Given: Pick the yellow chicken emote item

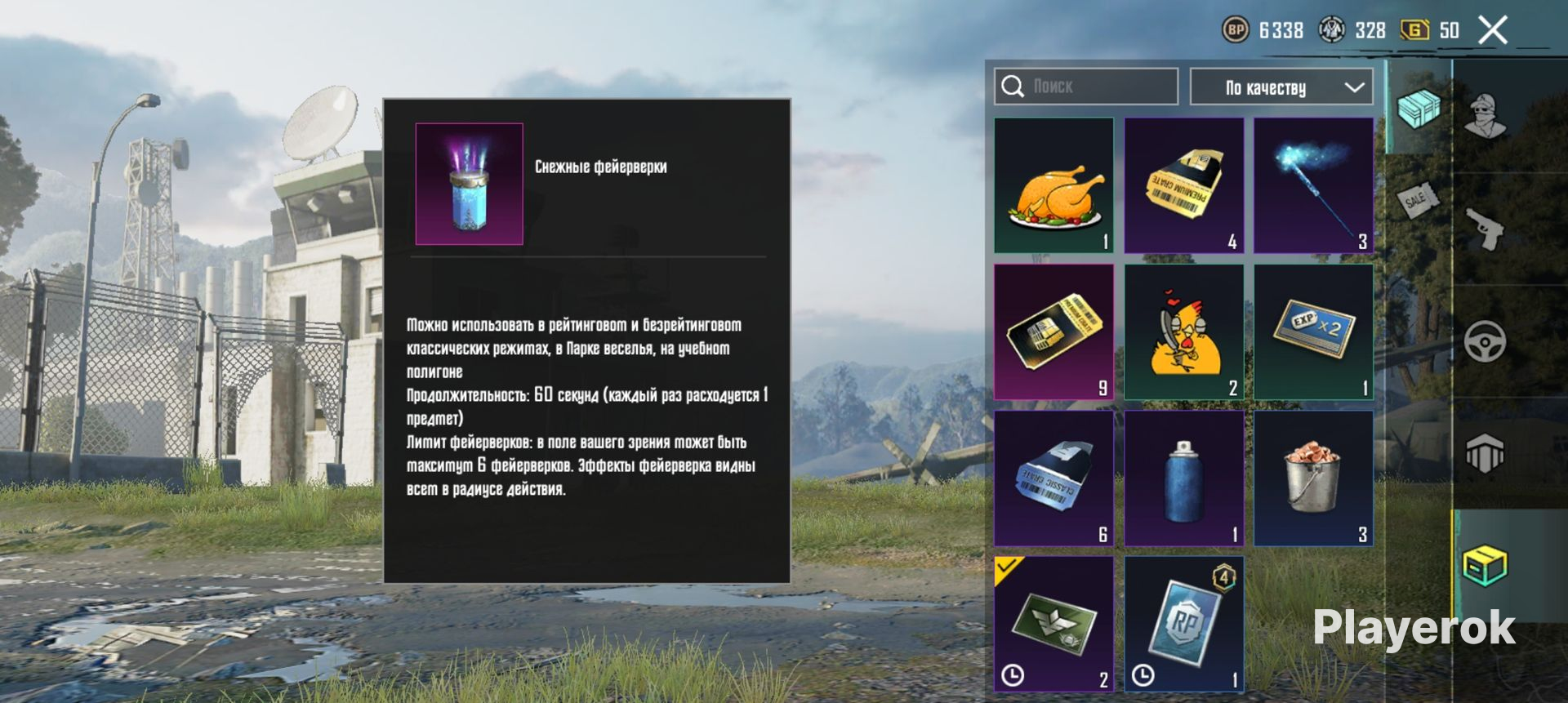Looking at the screenshot, I should tap(1183, 331).
